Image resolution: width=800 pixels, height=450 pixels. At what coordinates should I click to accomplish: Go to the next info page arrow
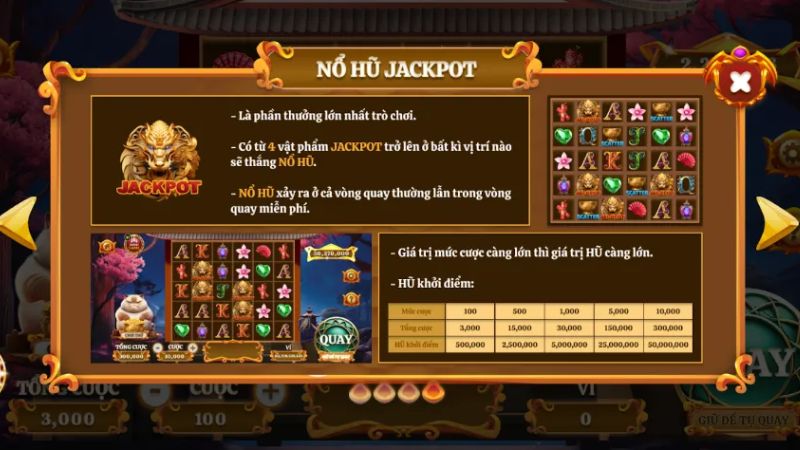tap(775, 222)
